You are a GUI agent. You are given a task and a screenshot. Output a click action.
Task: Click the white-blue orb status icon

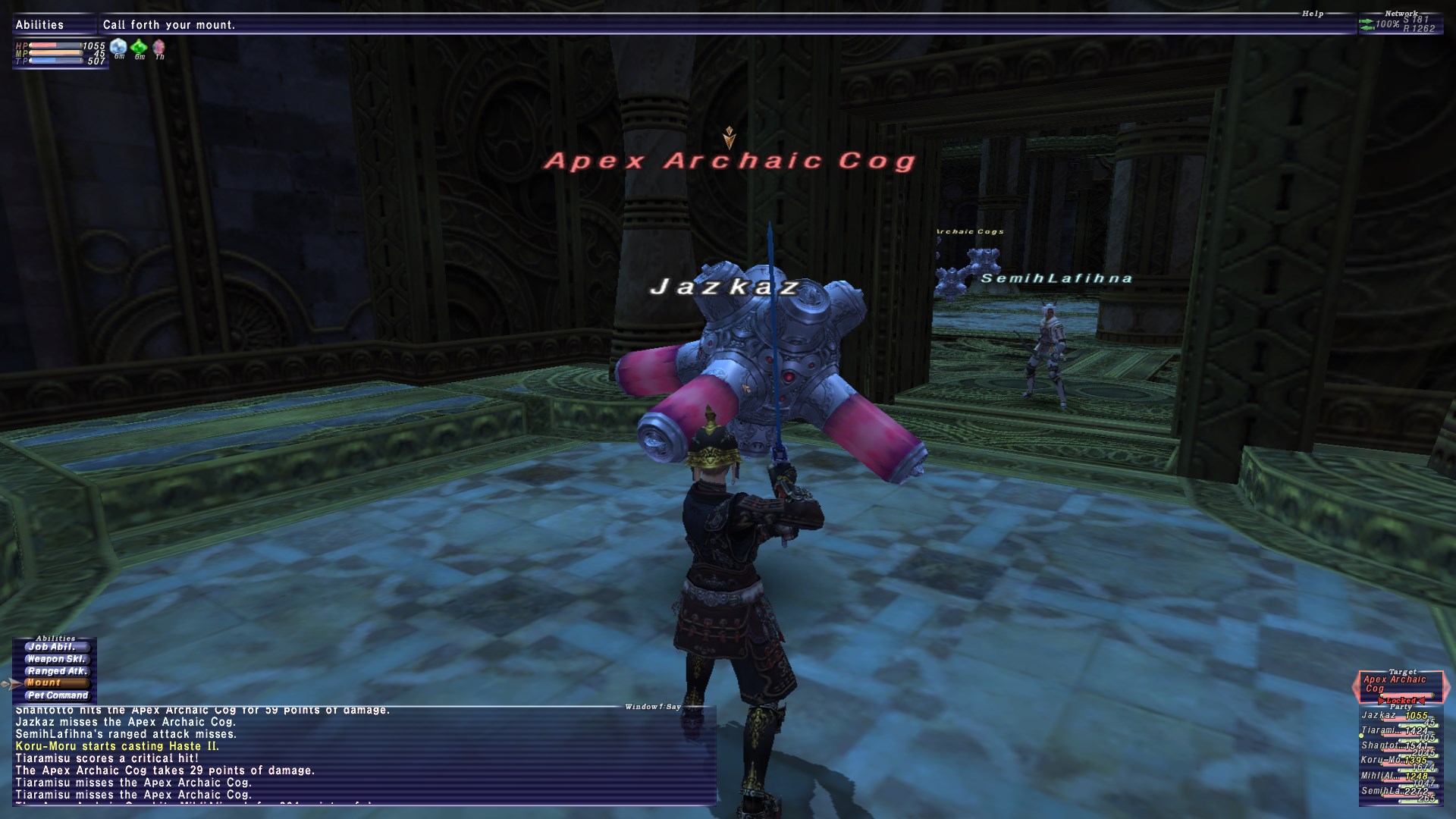(119, 47)
